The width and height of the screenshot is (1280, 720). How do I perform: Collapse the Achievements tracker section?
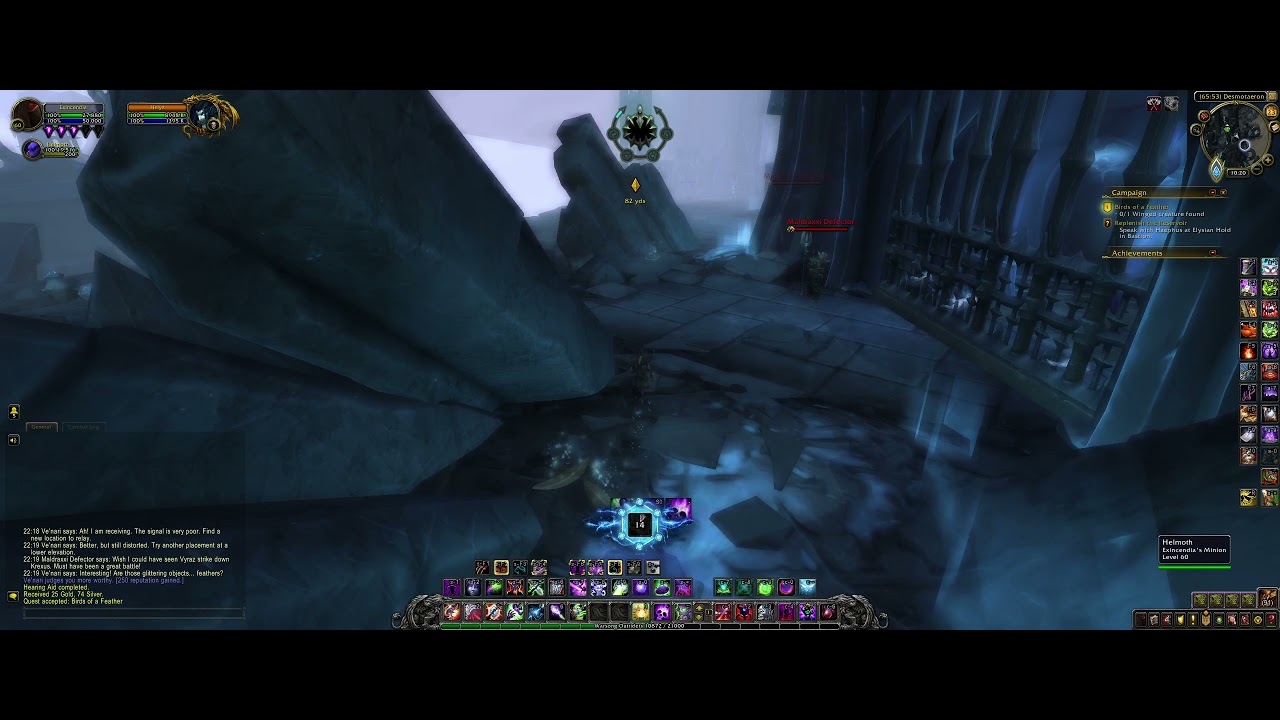(1213, 253)
